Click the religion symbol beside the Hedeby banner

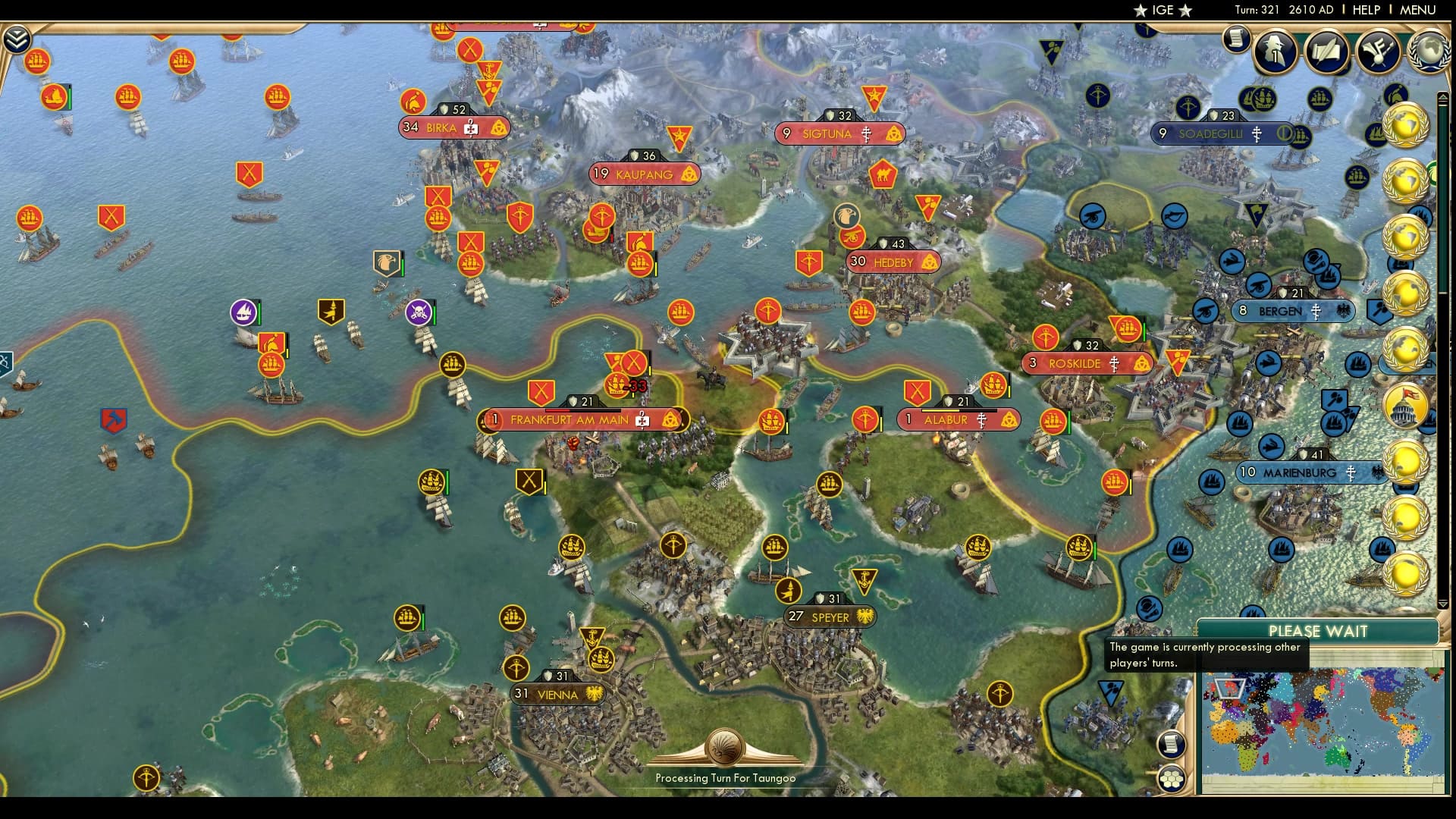pos(929,262)
